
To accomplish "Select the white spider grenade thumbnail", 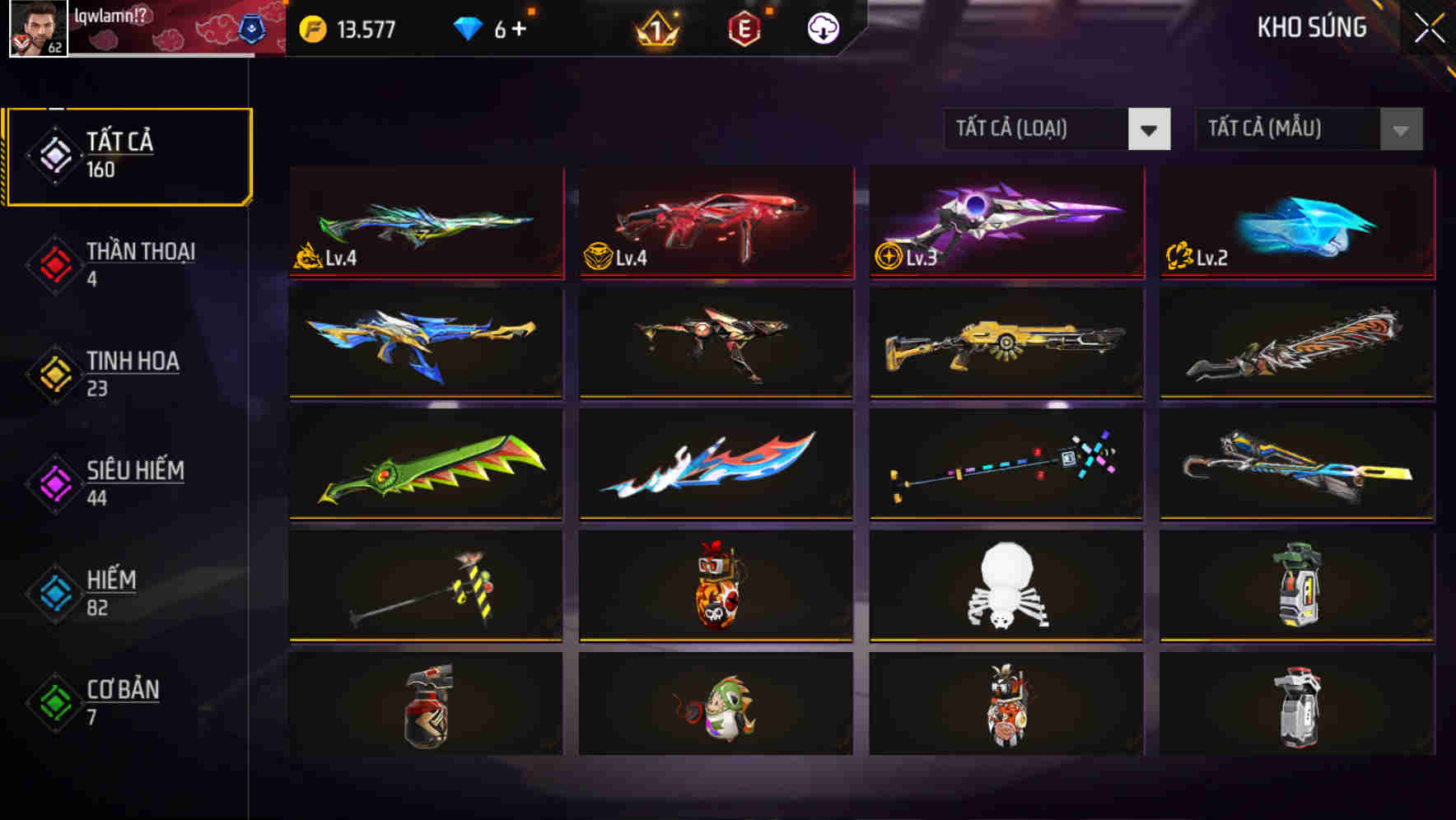I will (x=1005, y=585).
